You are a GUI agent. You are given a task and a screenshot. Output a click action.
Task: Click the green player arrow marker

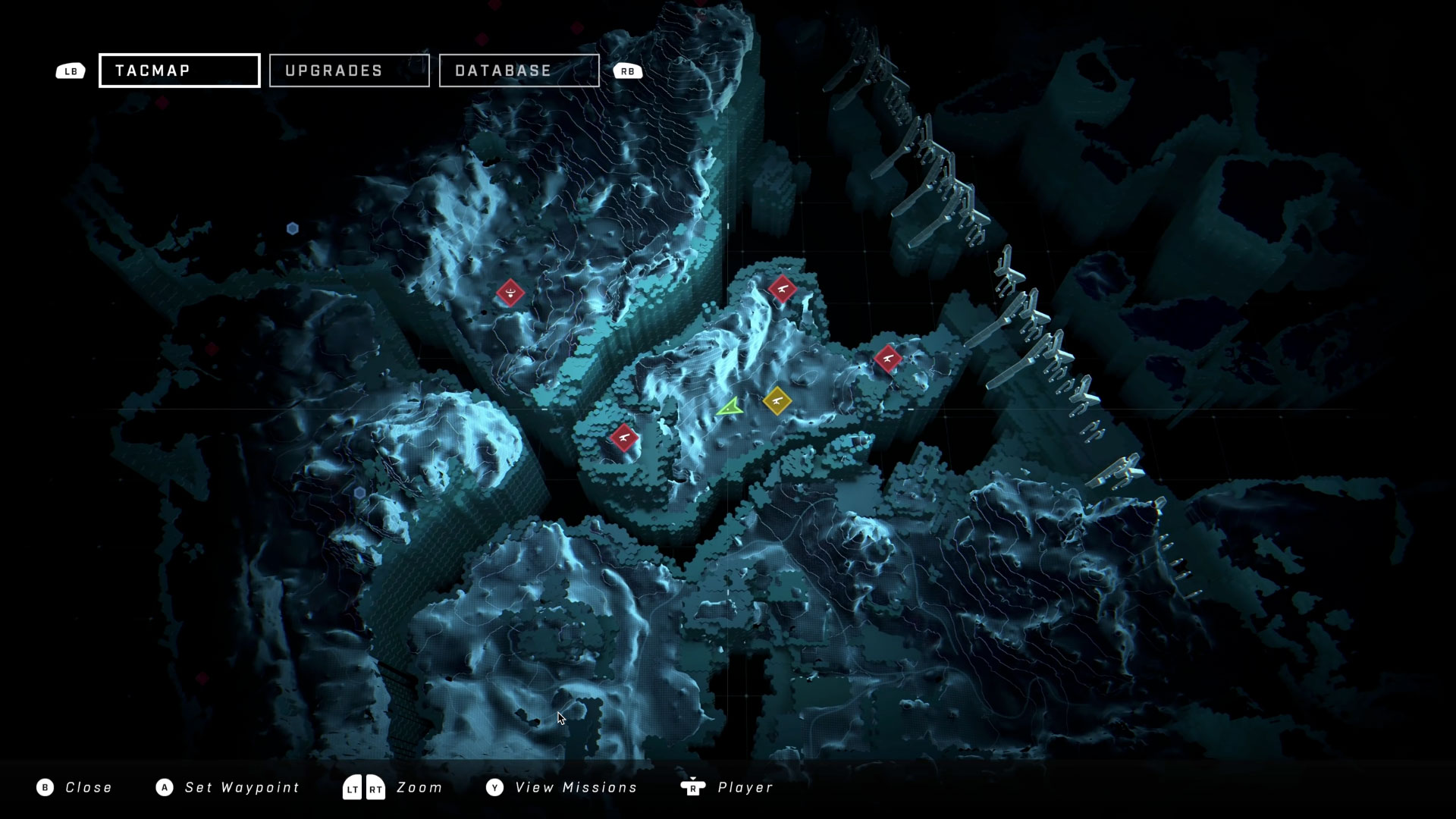coord(730,408)
